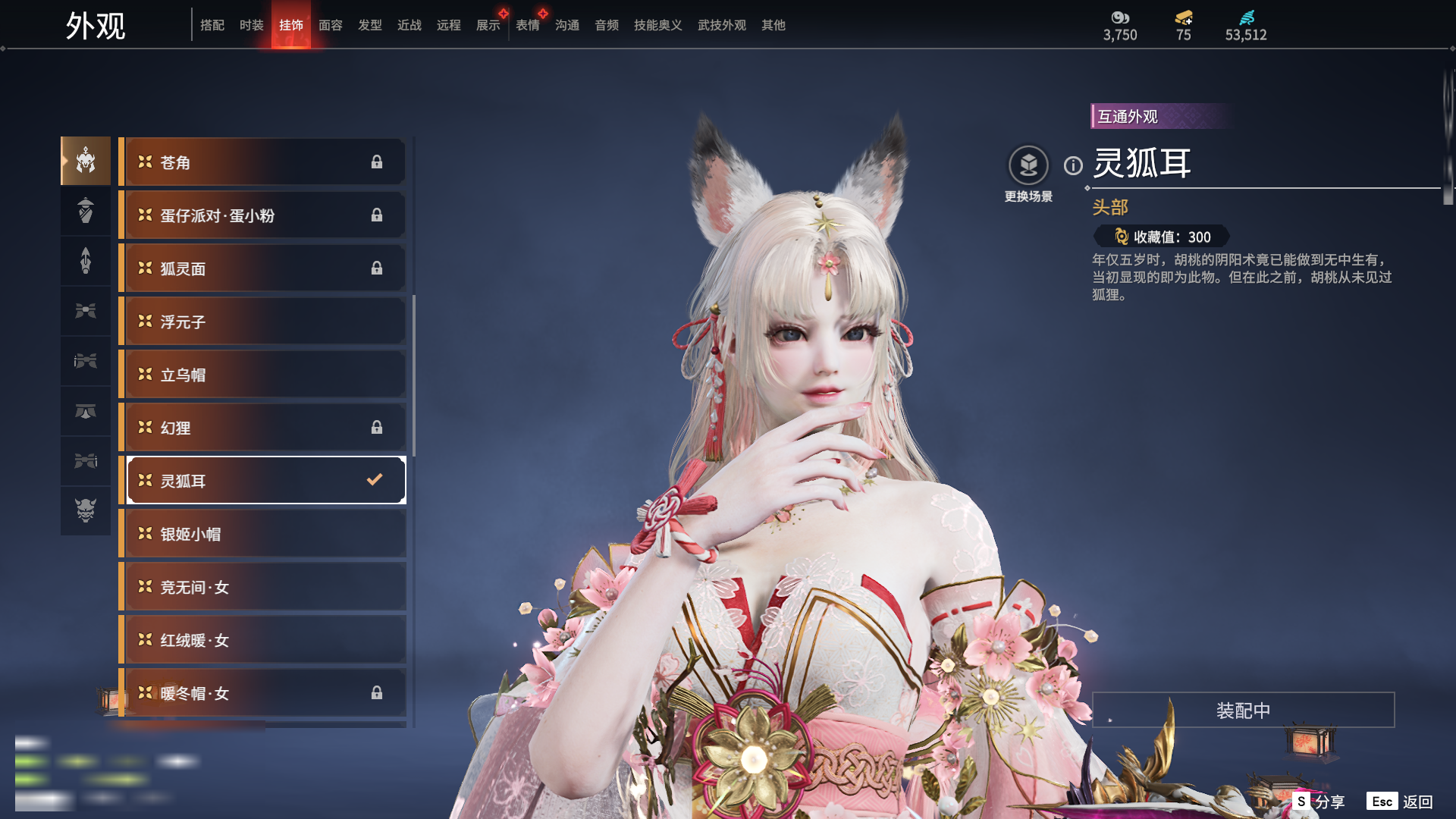Select the demon mask category icon
Image resolution: width=1456 pixels, height=819 pixels.
click(86, 510)
